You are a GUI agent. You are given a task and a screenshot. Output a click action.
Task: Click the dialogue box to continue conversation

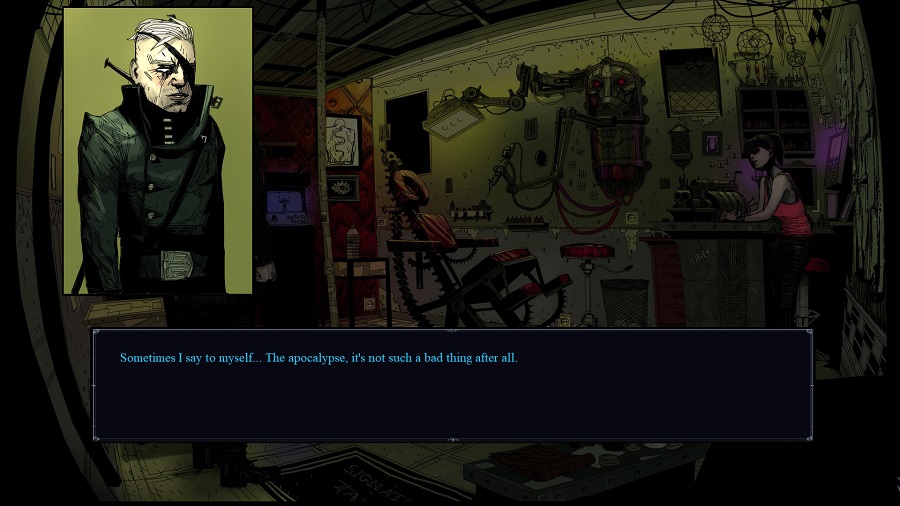point(452,385)
